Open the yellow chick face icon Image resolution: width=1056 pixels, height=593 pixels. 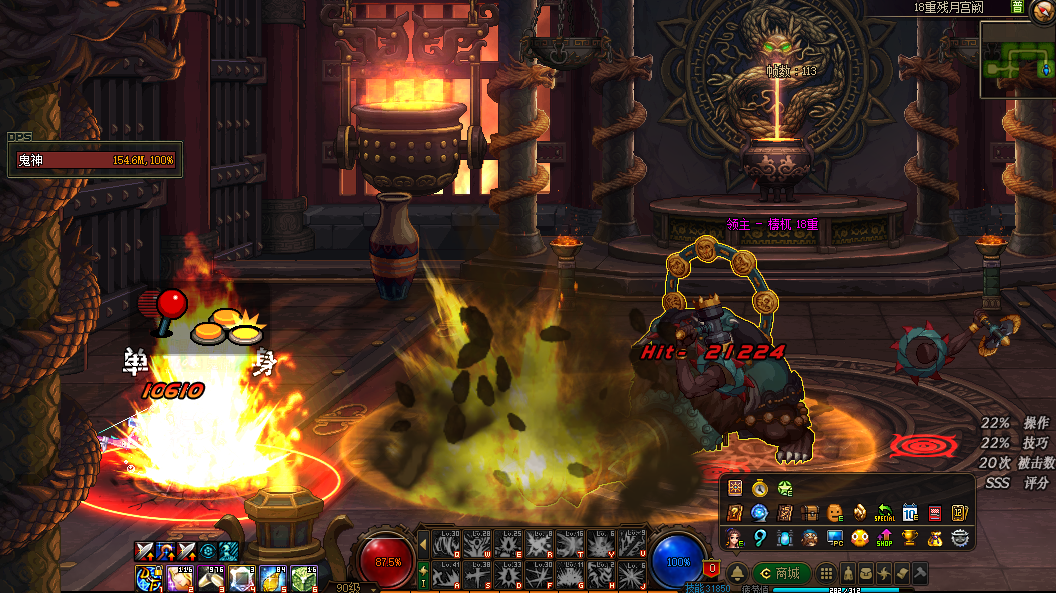pos(859,538)
